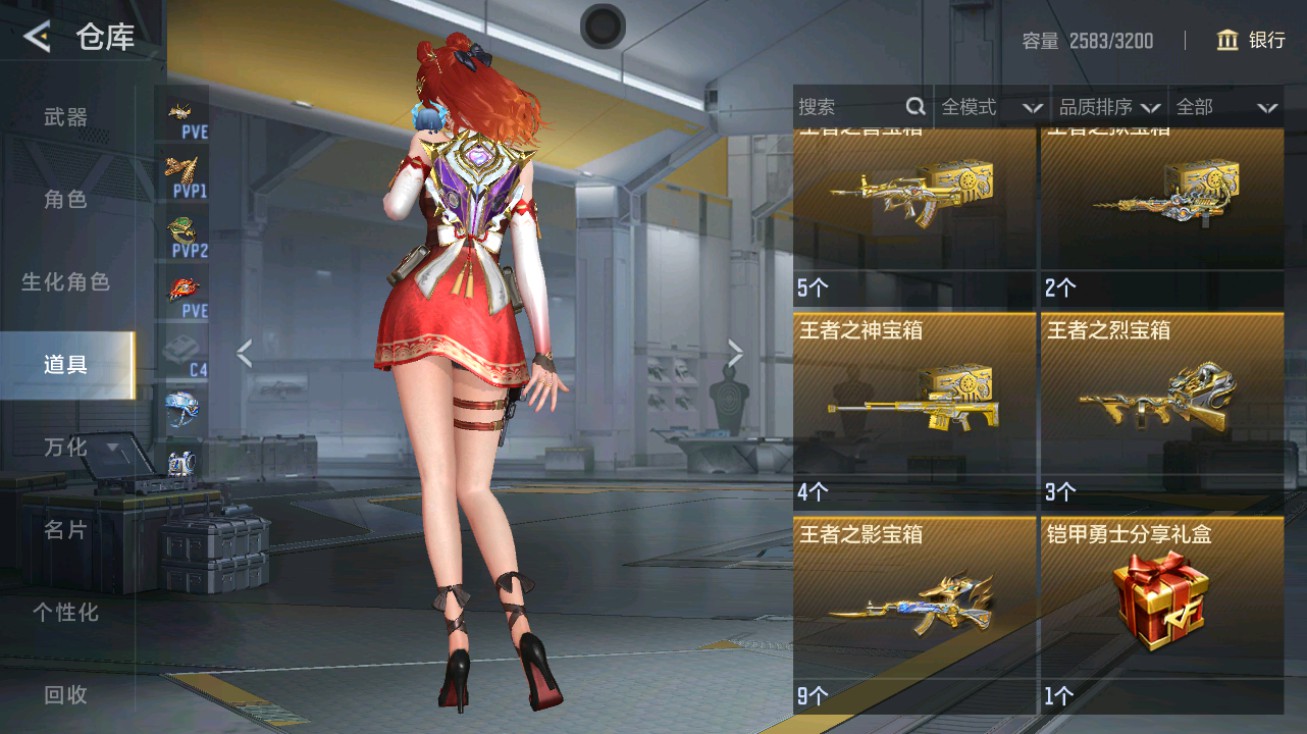
Task: Select the PVE throwable item slot
Action: [x=183, y=288]
